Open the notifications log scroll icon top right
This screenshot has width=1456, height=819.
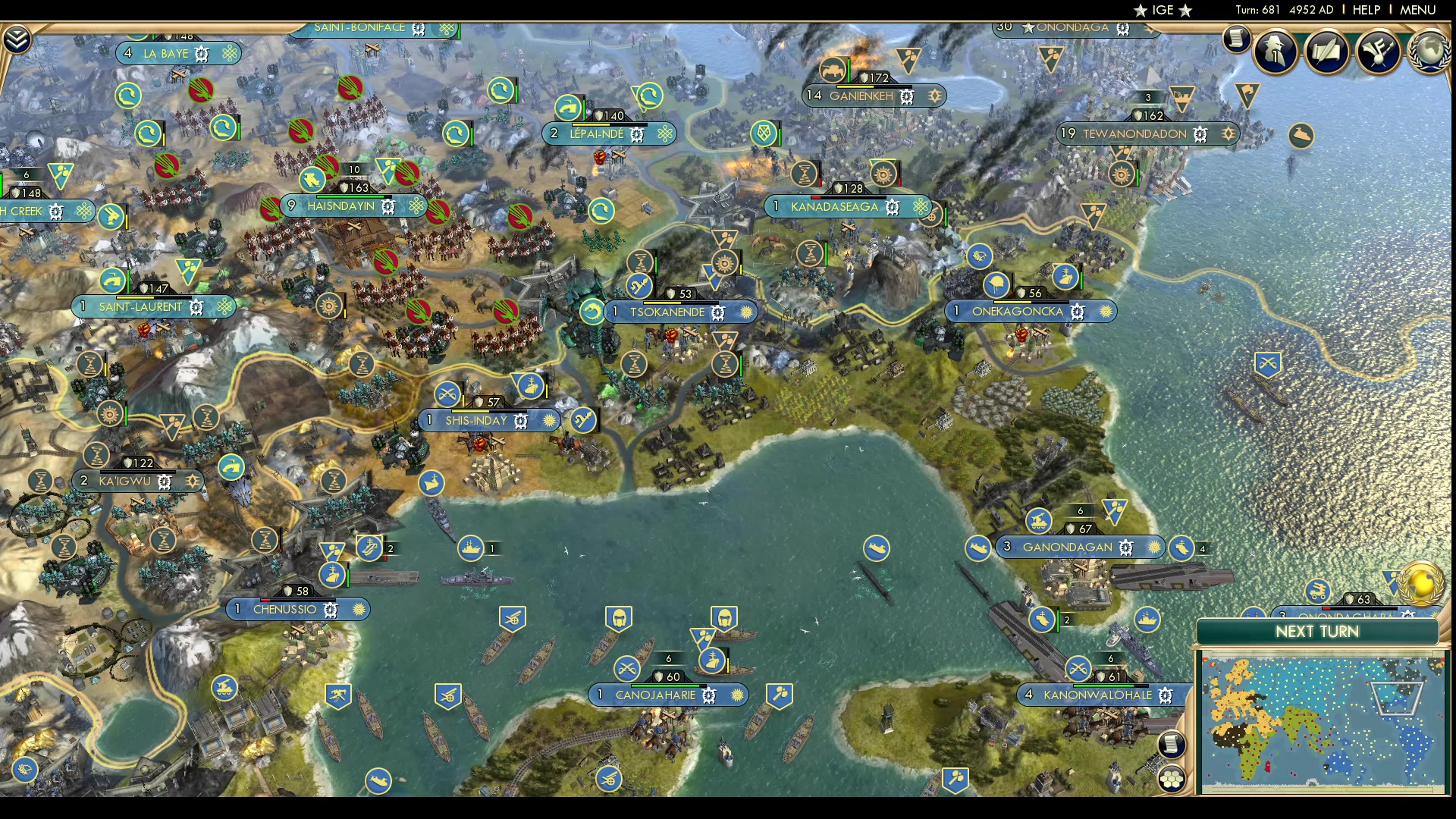[1238, 39]
